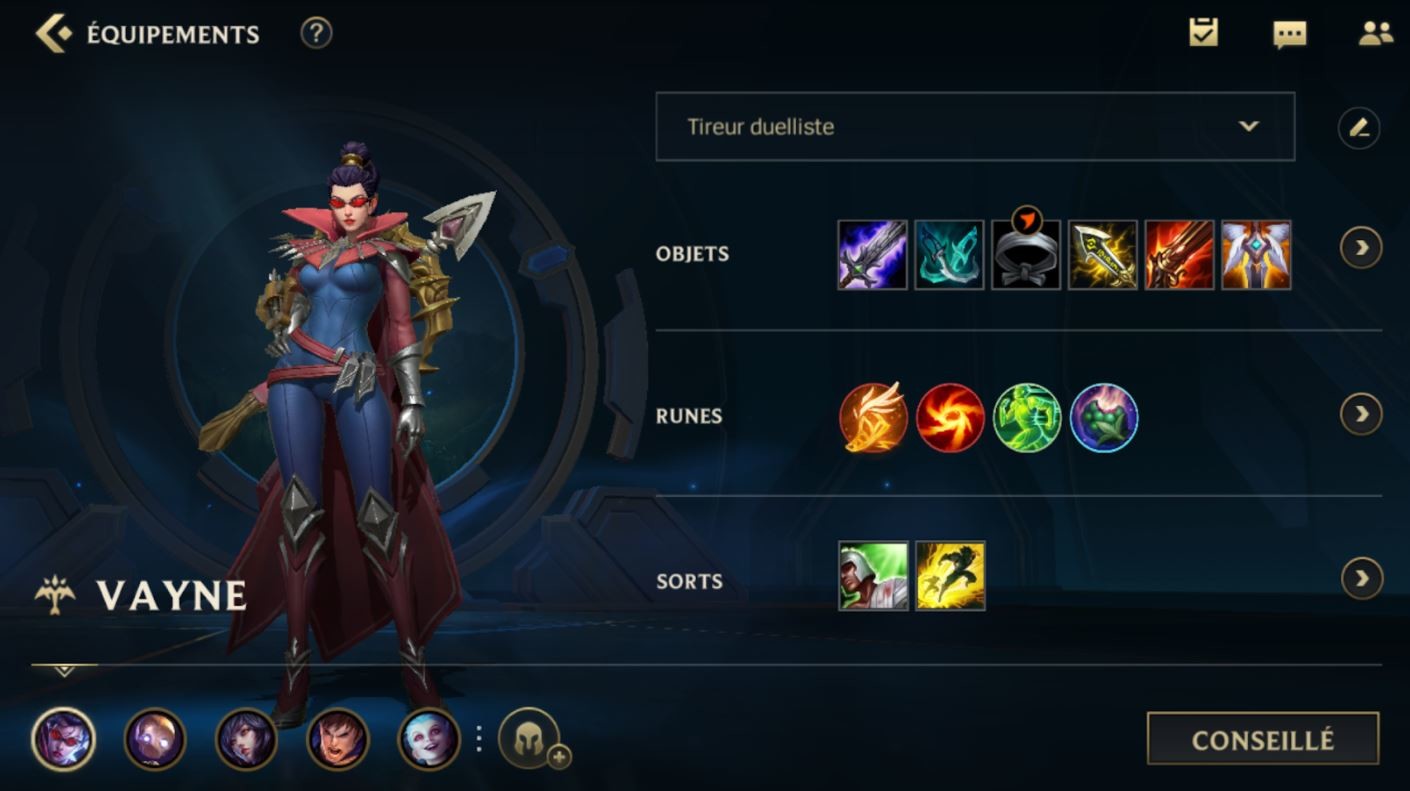Open the help question mark icon
The image size is (1410, 791).
coord(315,33)
